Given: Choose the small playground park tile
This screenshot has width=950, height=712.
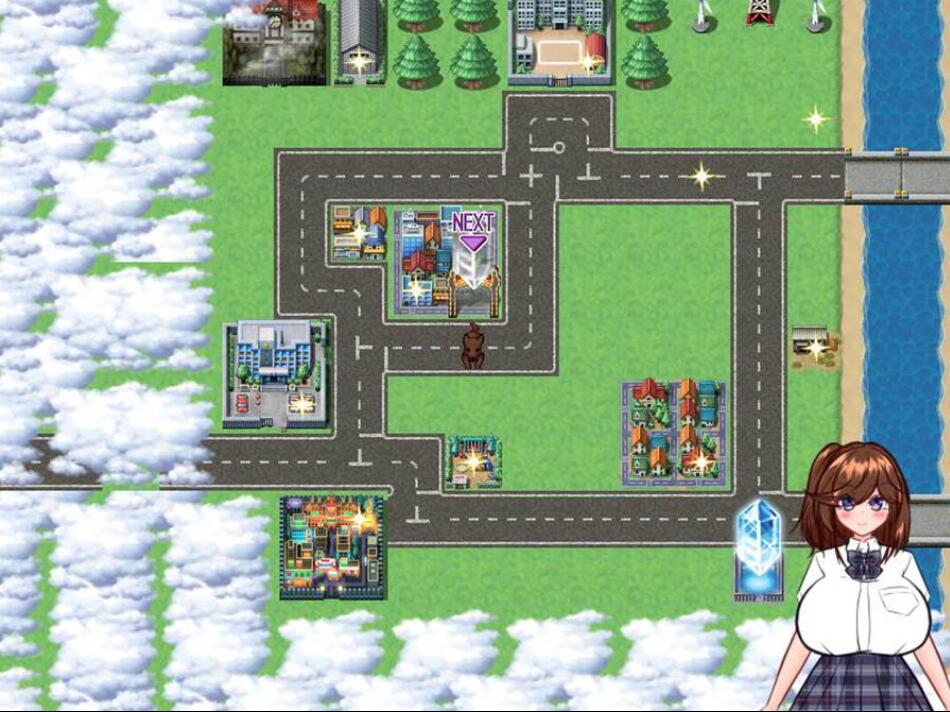Looking at the screenshot, I should click(x=472, y=462).
